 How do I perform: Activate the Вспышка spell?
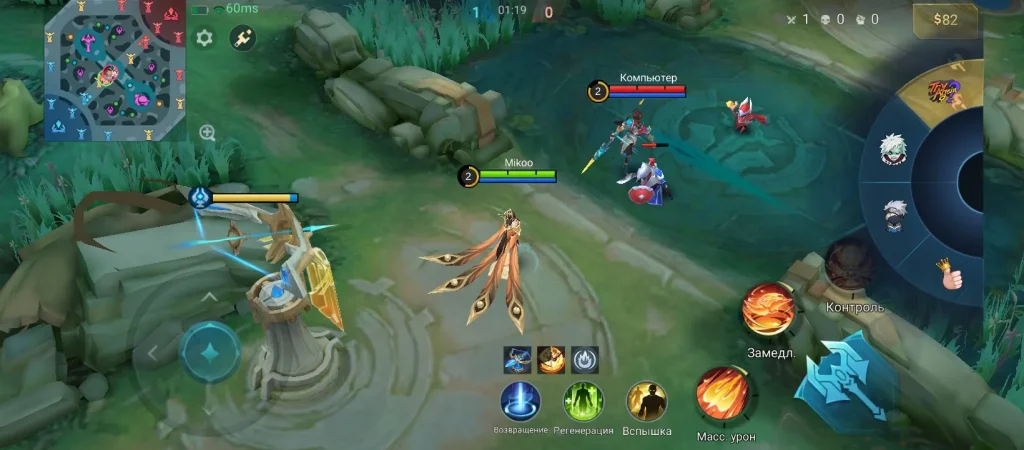(647, 401)
